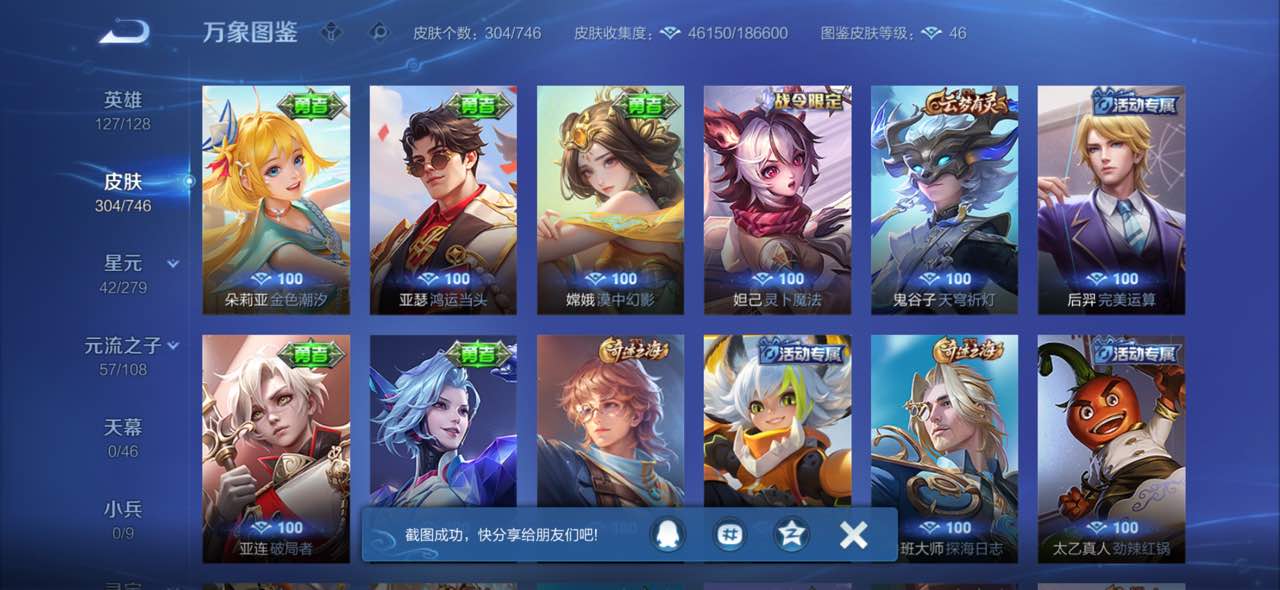
Task: Select the 亚瑟 鸿运当头 skin card
Action: tap(443, 200)
